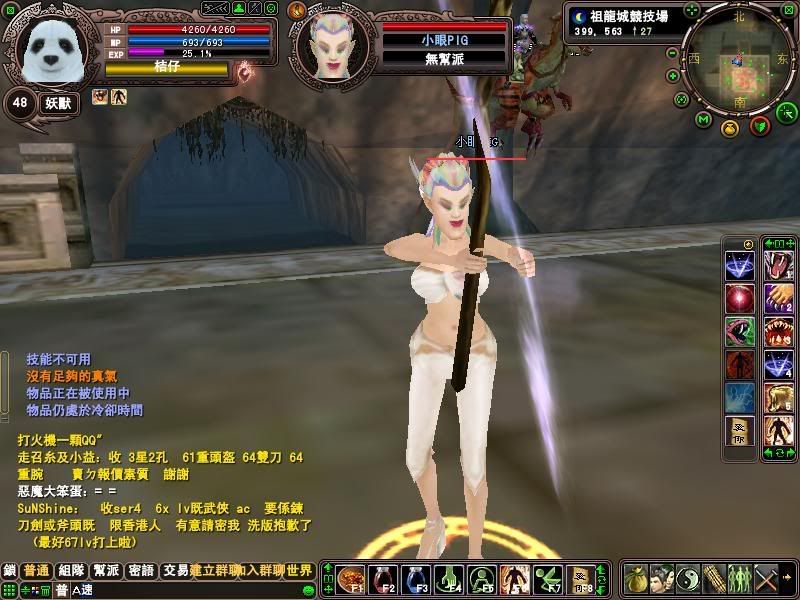
Task: Switch to the 普通 chat channel tab
Action: (x=37, y=570)
